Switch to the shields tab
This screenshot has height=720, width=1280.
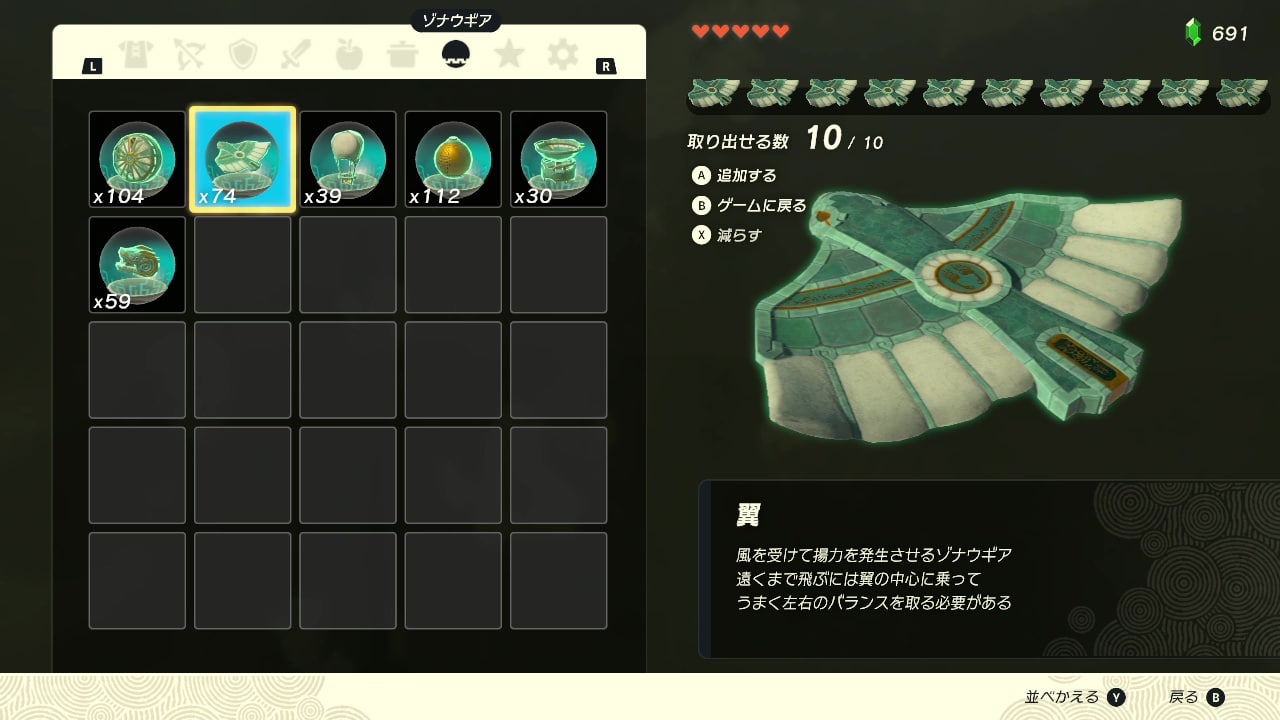click(x=243, y=54)
